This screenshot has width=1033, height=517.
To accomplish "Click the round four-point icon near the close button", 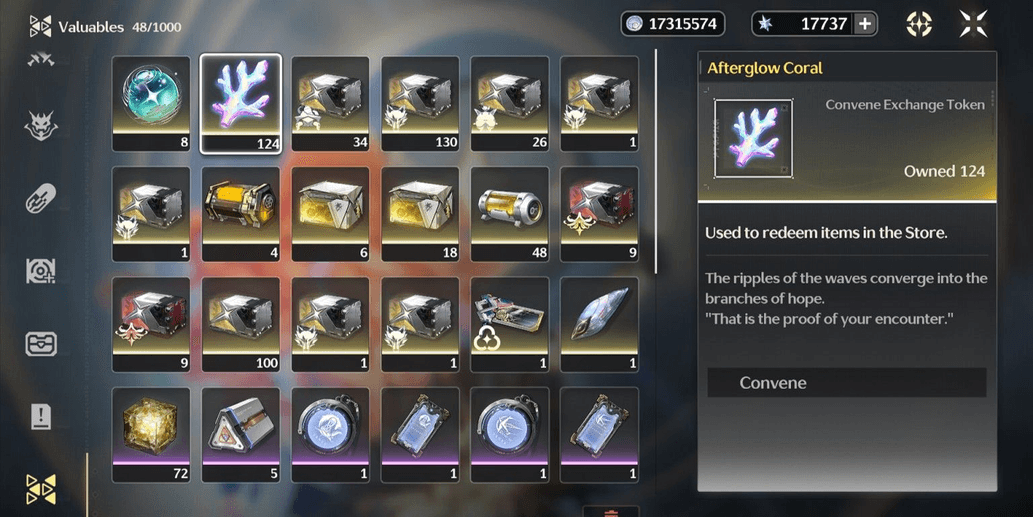I will (919, 24).
